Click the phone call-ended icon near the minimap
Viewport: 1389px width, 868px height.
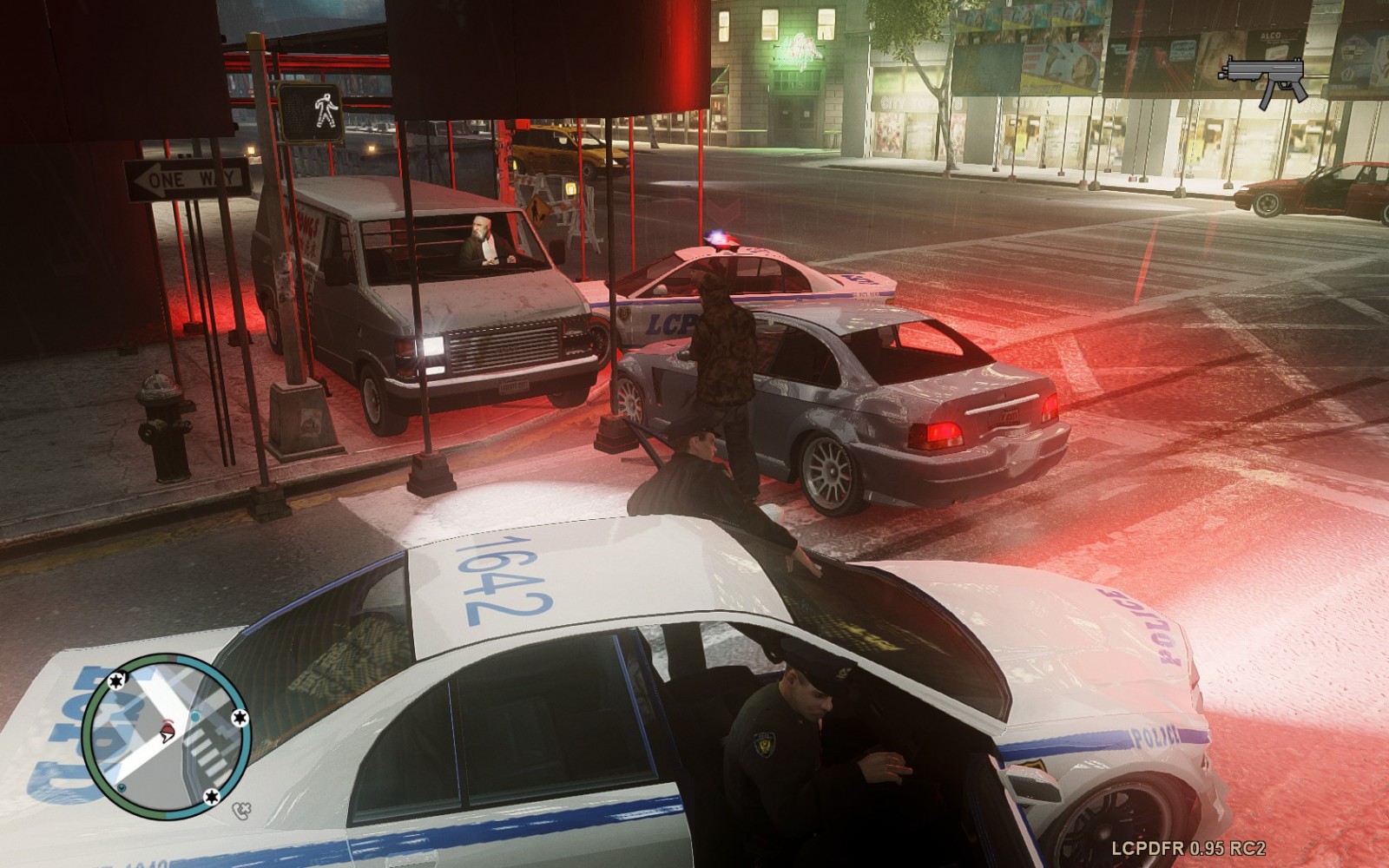(240, 810)
